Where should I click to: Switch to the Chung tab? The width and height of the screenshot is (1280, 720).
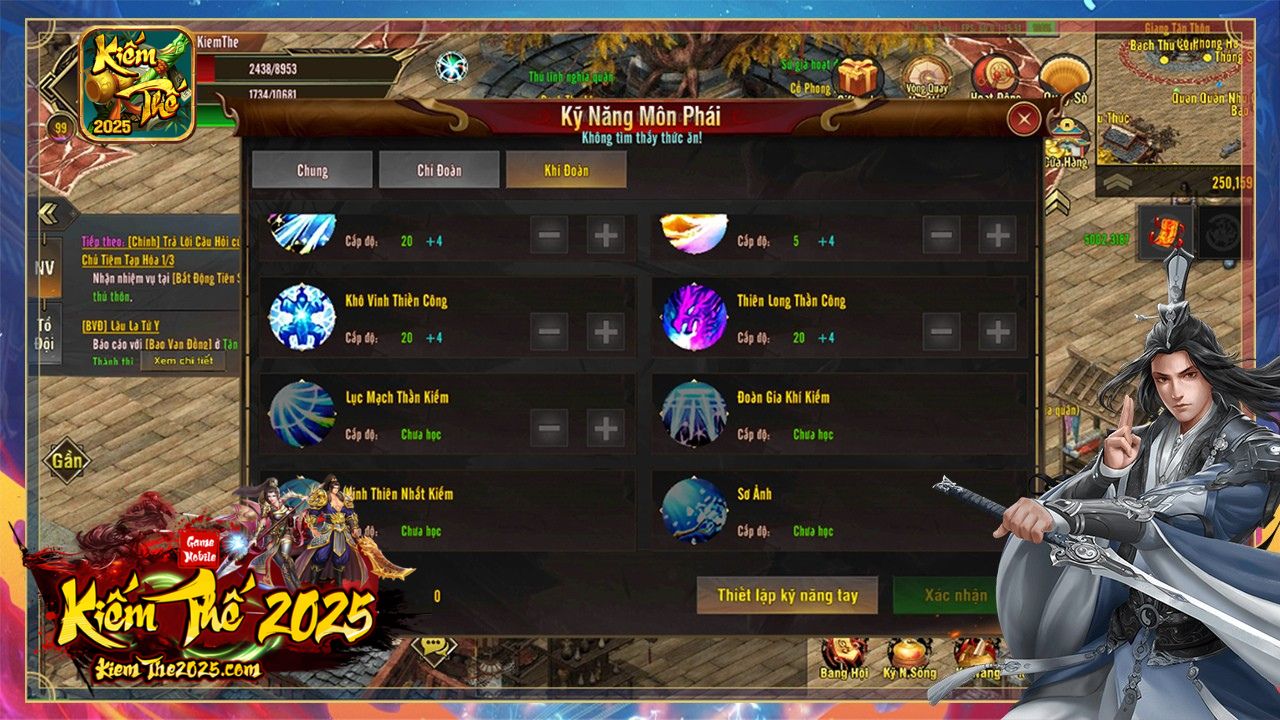[x=311, y=170]
